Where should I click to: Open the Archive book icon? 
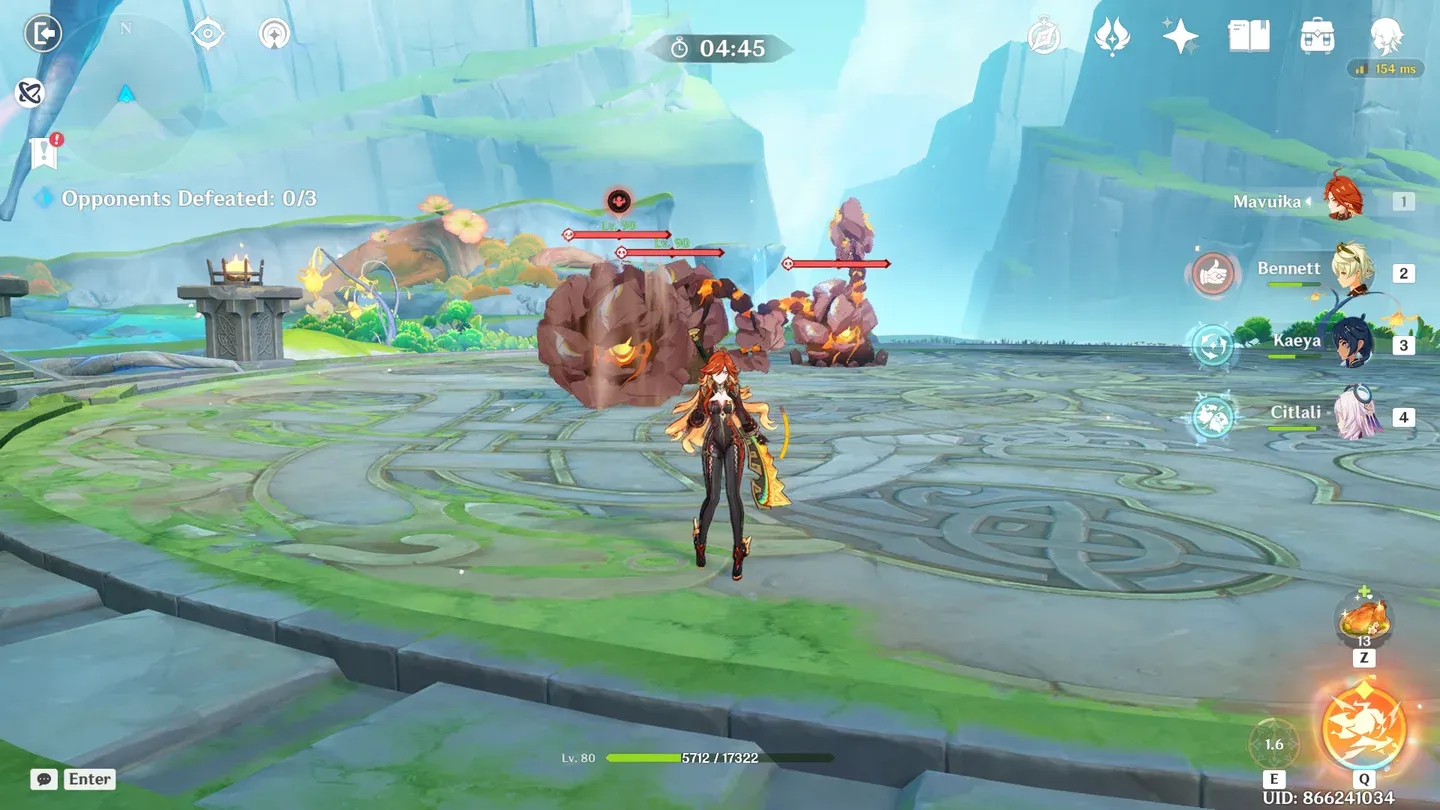click(x=1248, y=37)
